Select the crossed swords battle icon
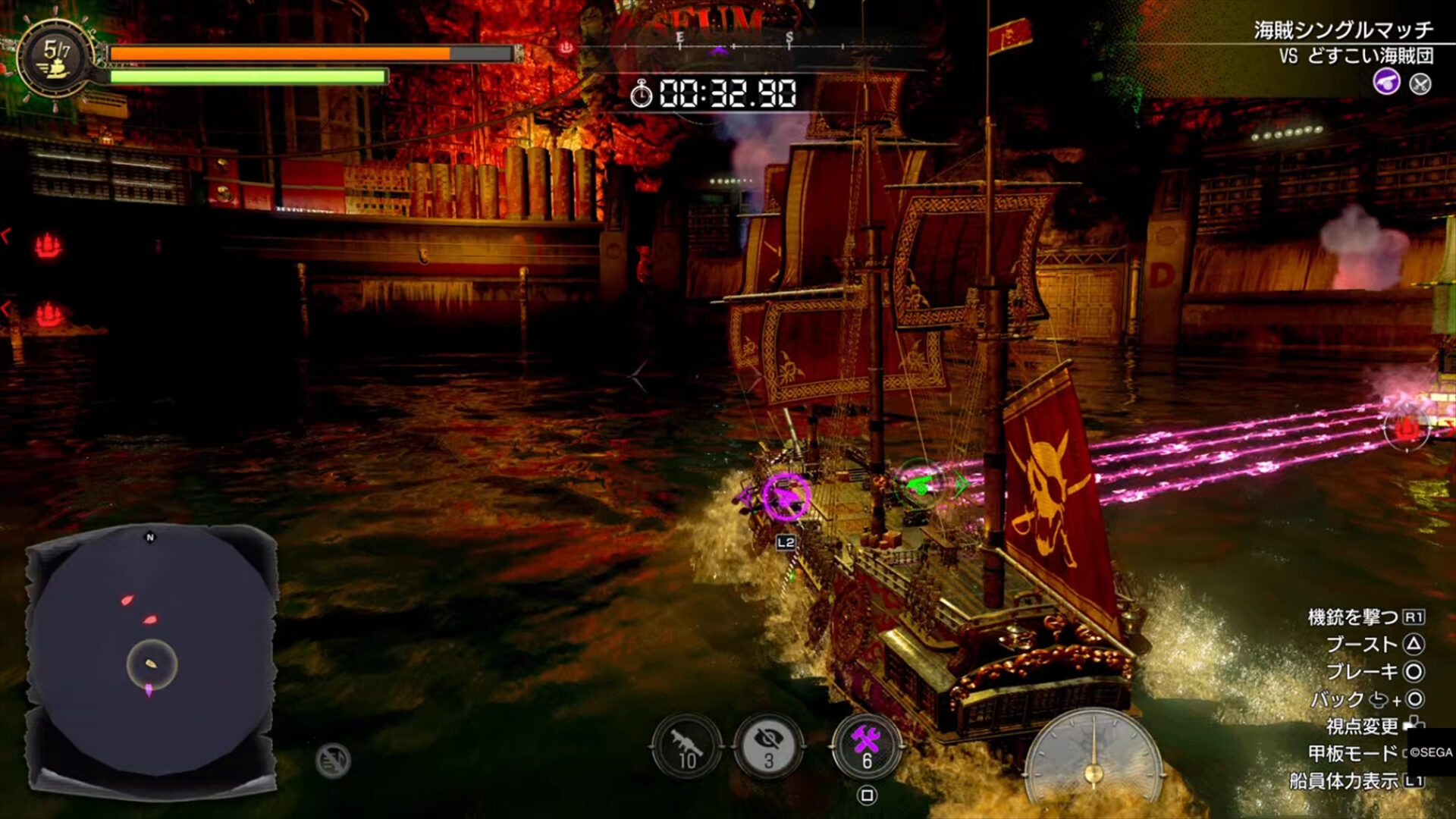 1420,83
